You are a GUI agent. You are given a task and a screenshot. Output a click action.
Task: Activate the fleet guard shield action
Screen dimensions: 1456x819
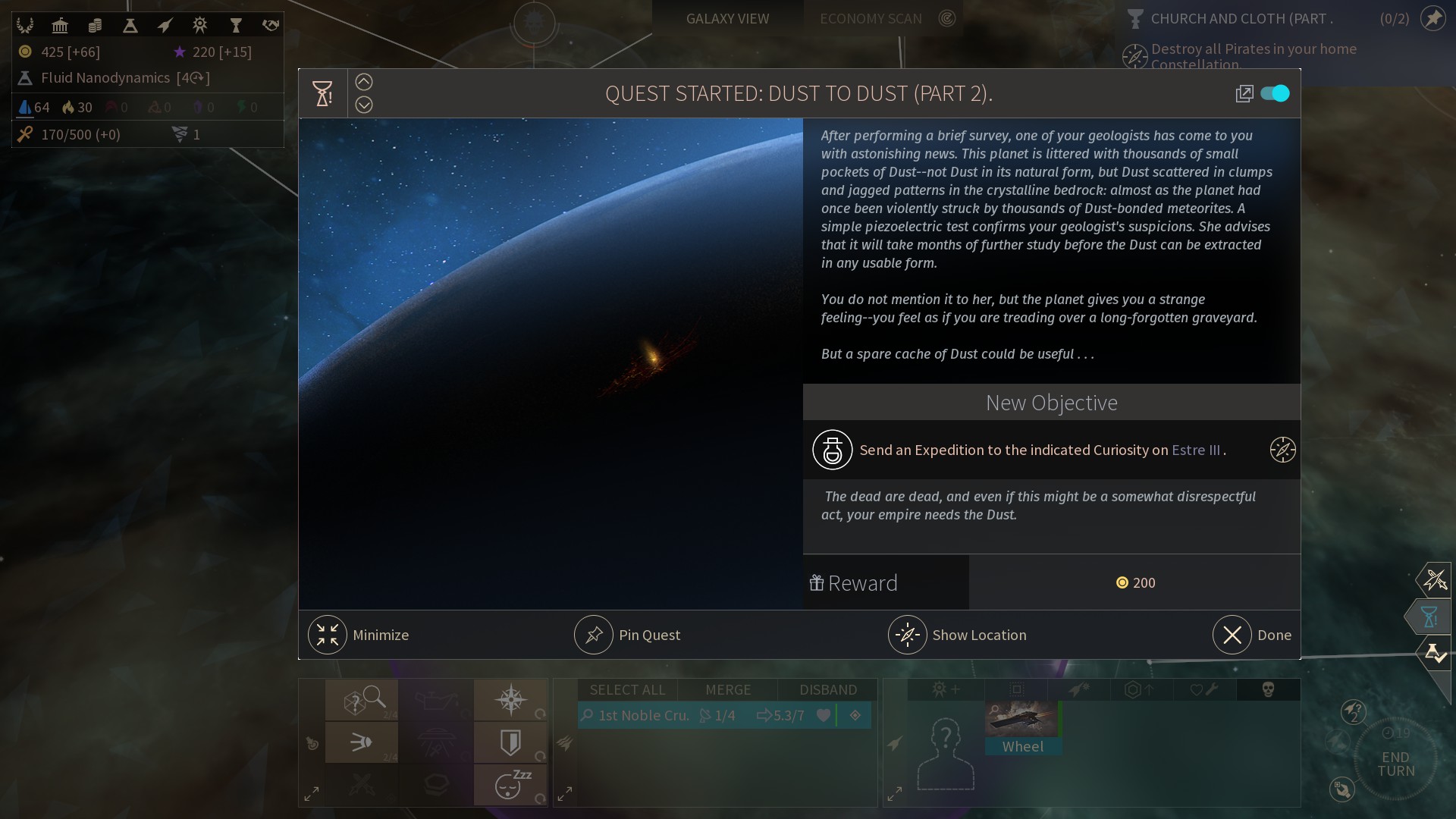[511, 742]
